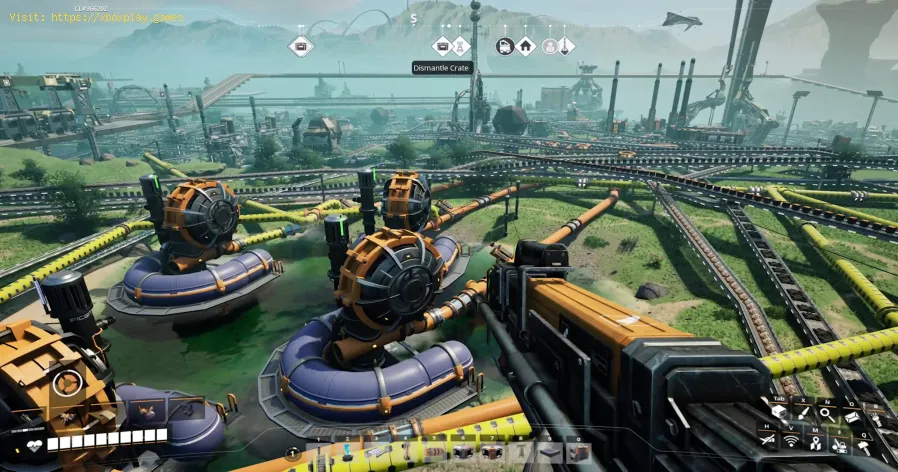Click the space elevator compass marker
The image size is (898, 472).
(x=565, y=45)
